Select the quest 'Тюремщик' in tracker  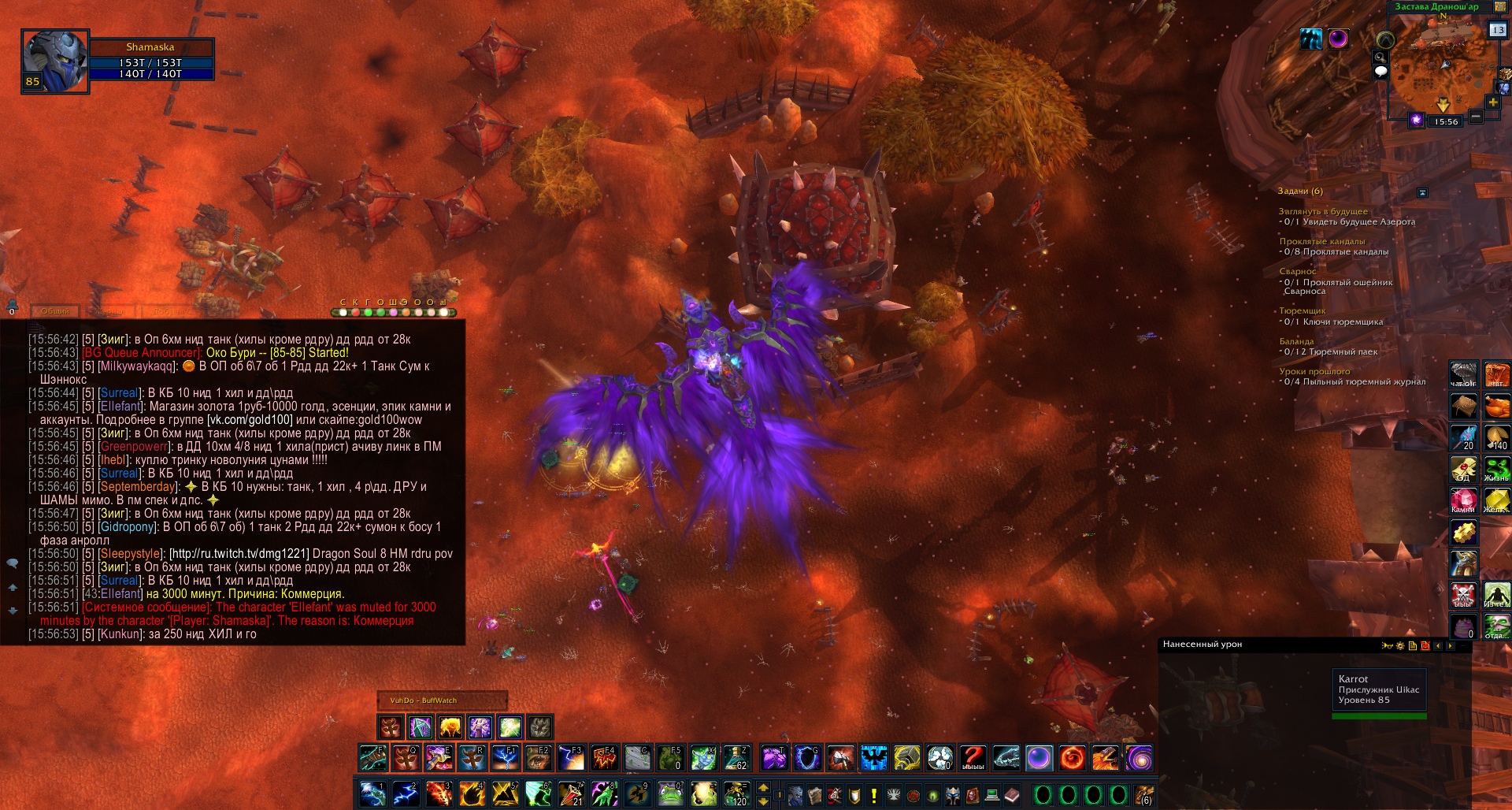[x=1302, y=310]
